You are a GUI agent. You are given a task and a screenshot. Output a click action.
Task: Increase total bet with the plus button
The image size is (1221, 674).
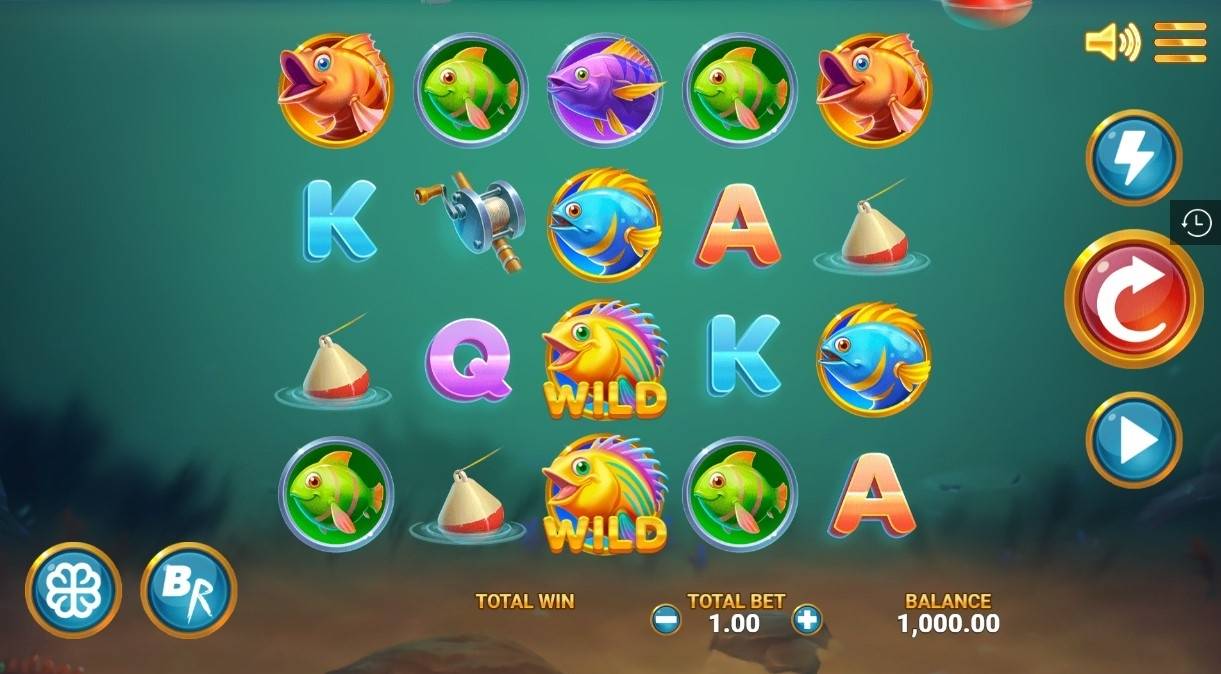(806, 620)
